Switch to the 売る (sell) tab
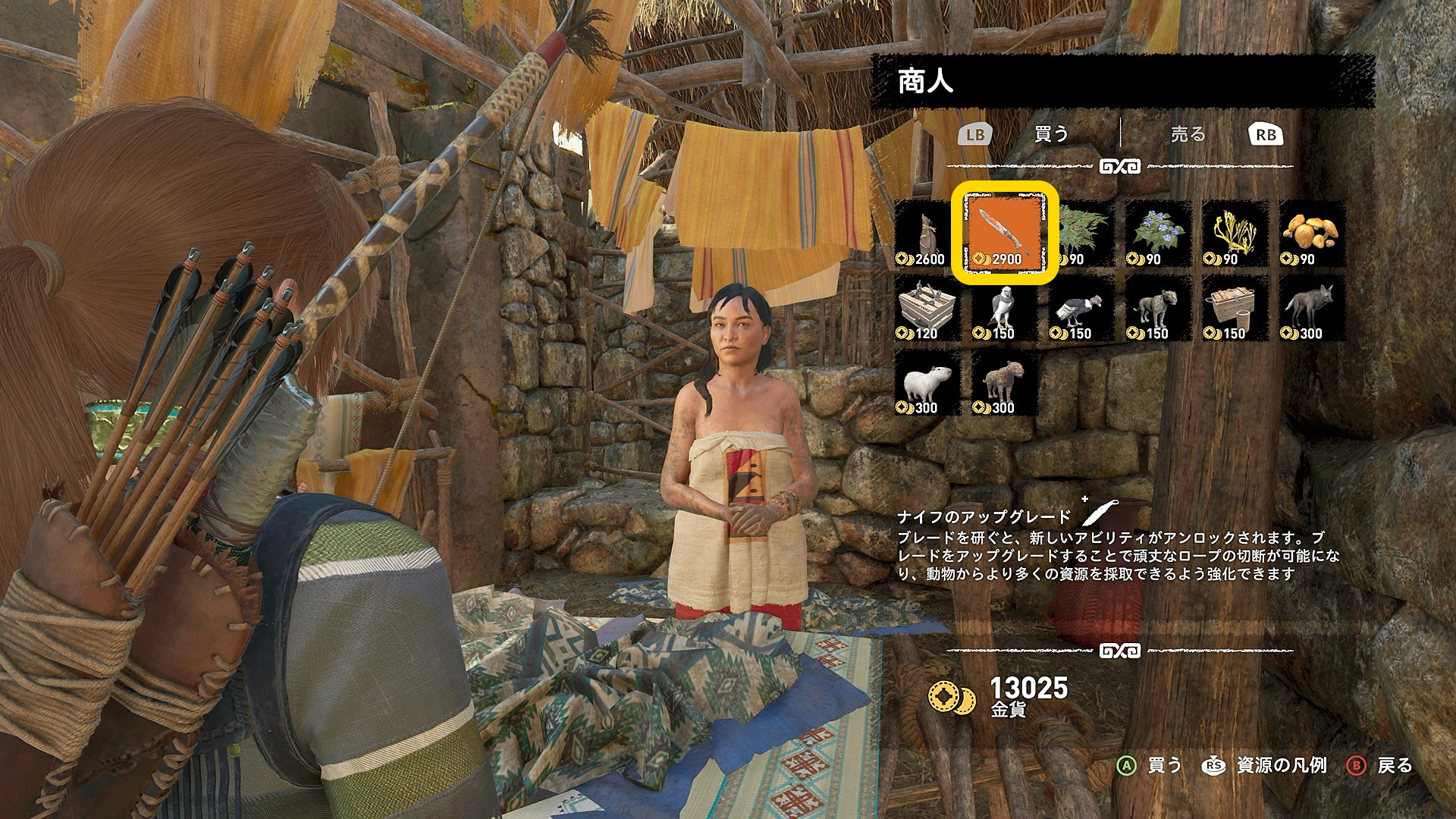 click(1188, 135)
